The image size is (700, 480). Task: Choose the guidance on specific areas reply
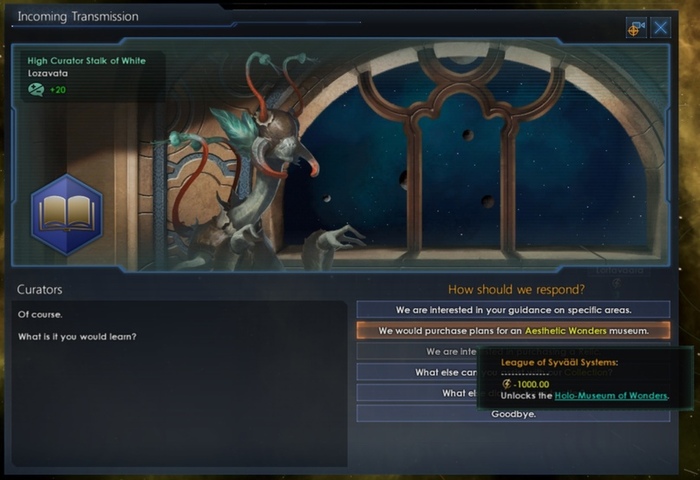(513, 310)
